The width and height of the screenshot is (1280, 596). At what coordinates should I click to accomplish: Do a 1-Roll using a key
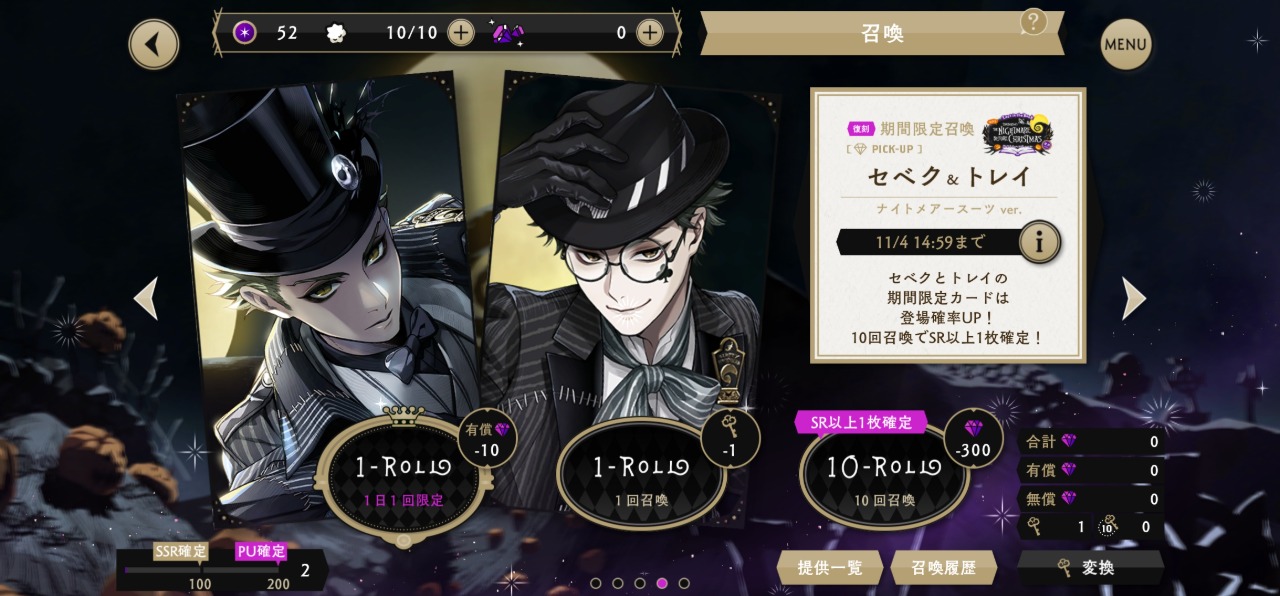[641, 474]
